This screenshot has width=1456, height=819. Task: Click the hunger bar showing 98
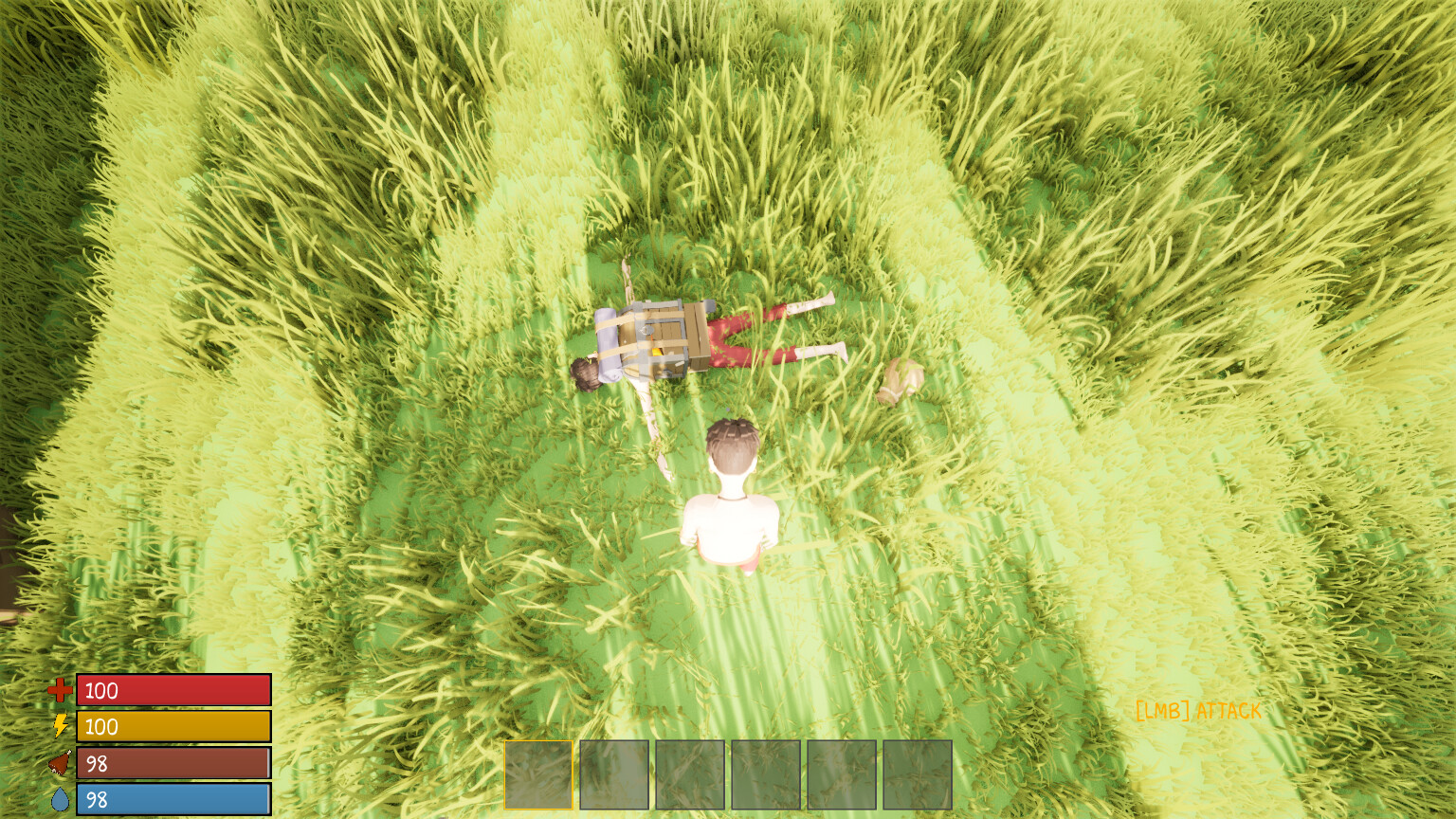173,762
